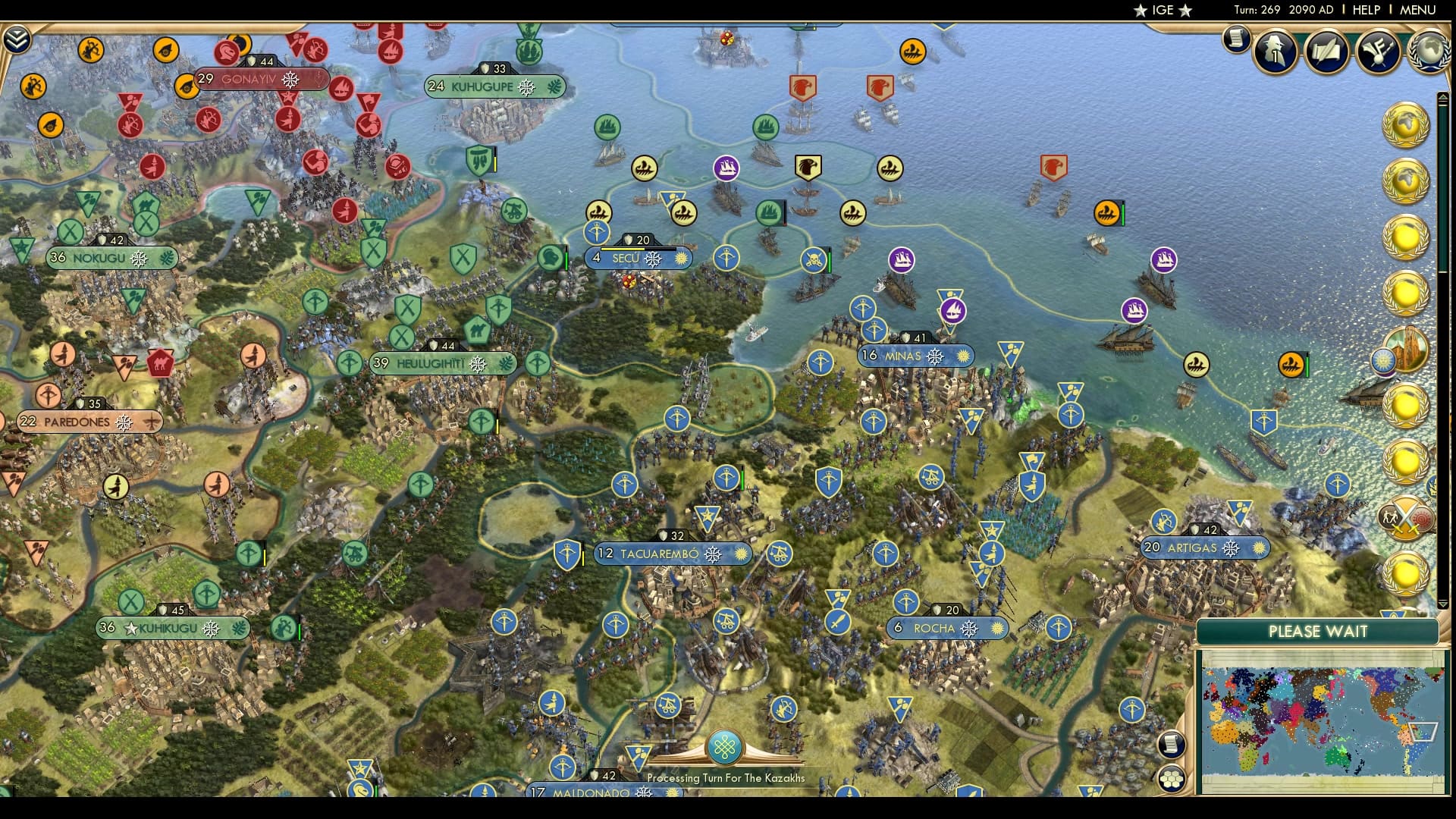Open the MENU in the top bar
The height and width of the screenshot is (819, 1456).
pos(1417,10)
